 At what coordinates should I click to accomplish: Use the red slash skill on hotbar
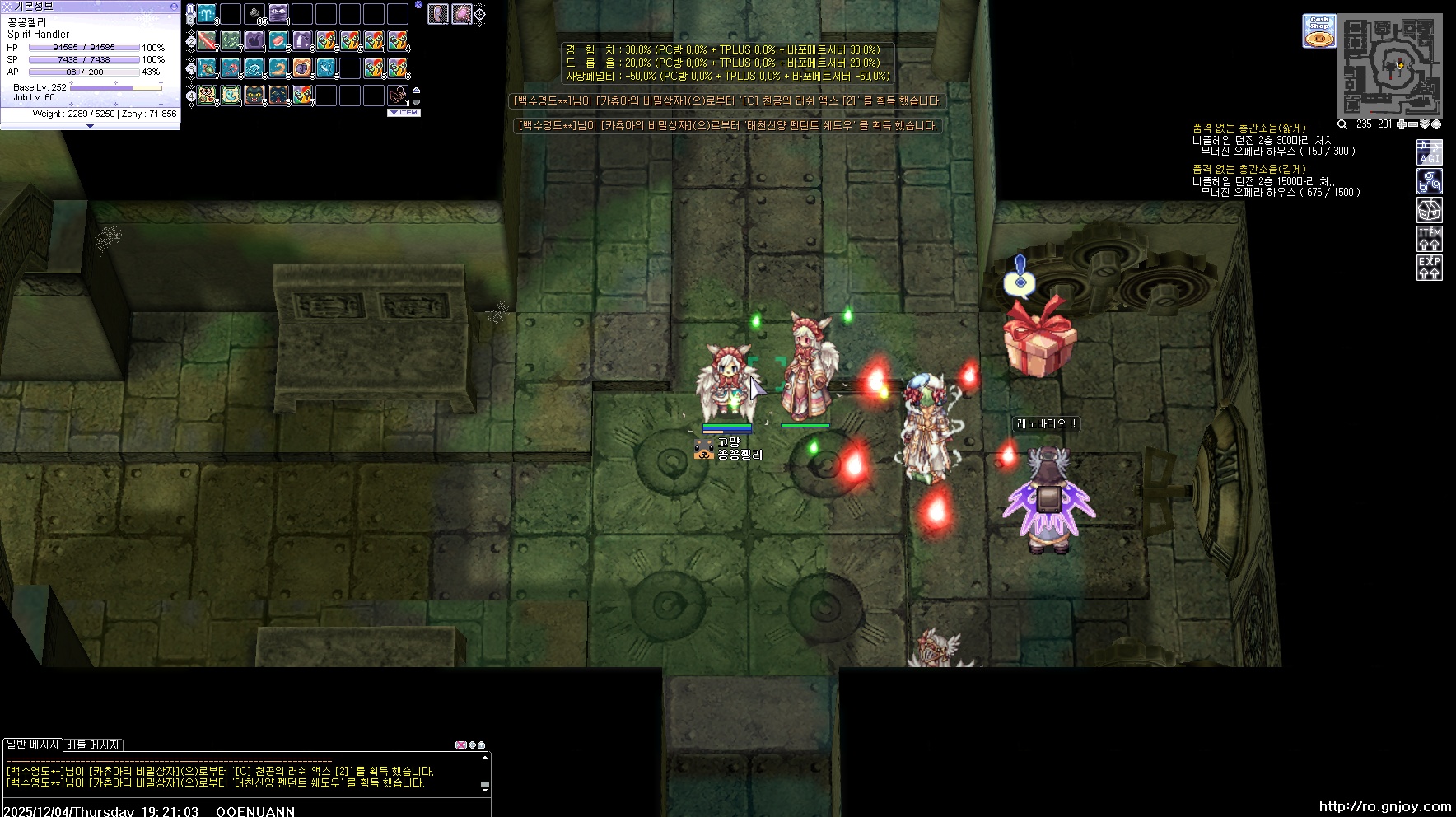pos(207,40)
